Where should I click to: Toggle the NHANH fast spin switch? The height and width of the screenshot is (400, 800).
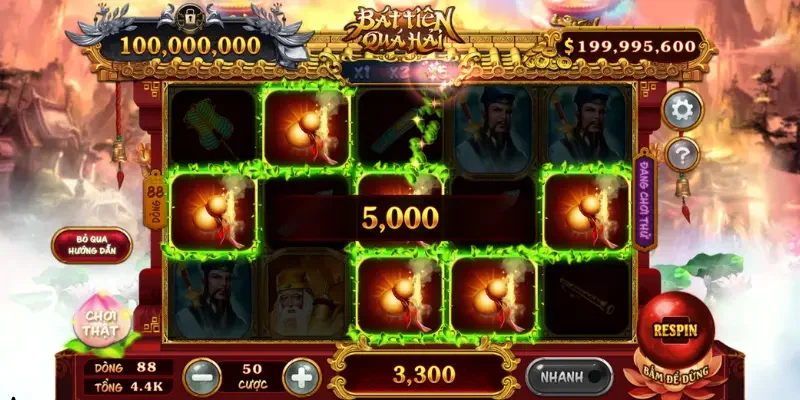pos(568,377)
